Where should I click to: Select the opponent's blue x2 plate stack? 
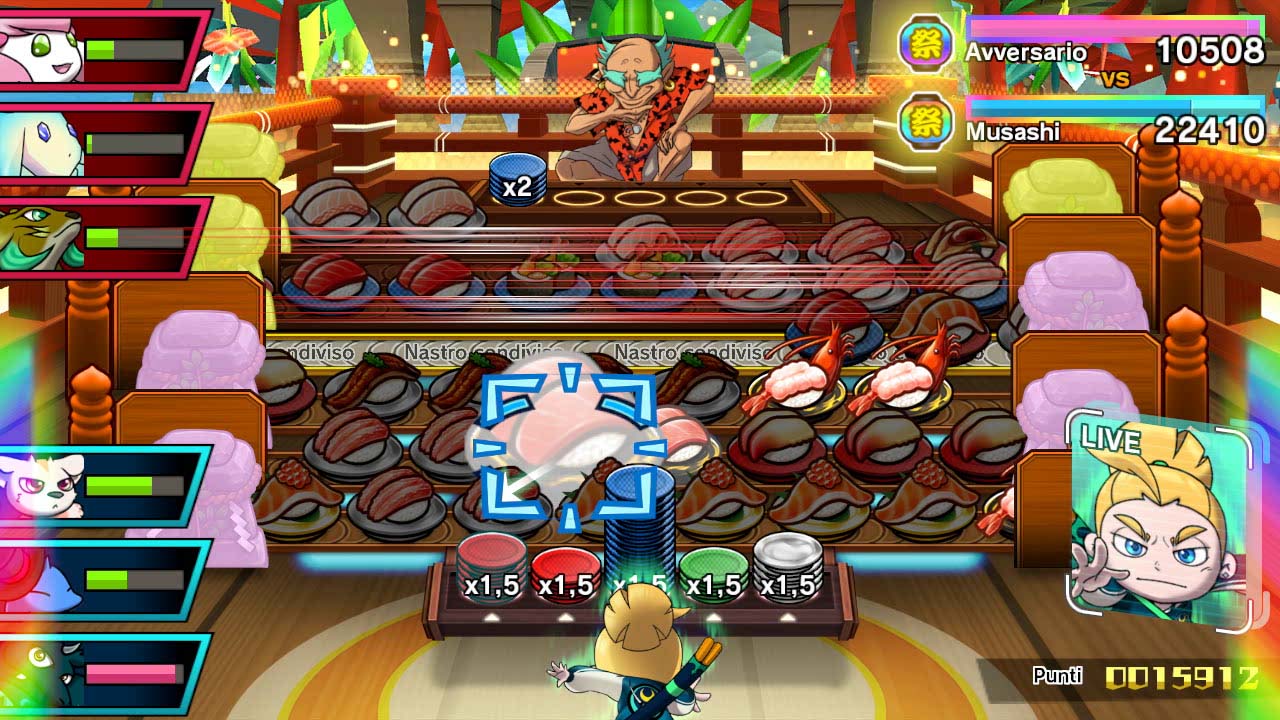coord(517,180)
